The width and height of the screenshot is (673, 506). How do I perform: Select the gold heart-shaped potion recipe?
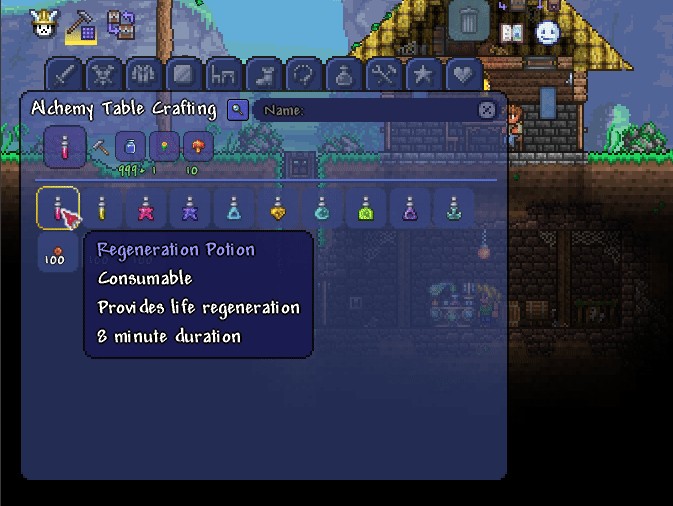277,208
